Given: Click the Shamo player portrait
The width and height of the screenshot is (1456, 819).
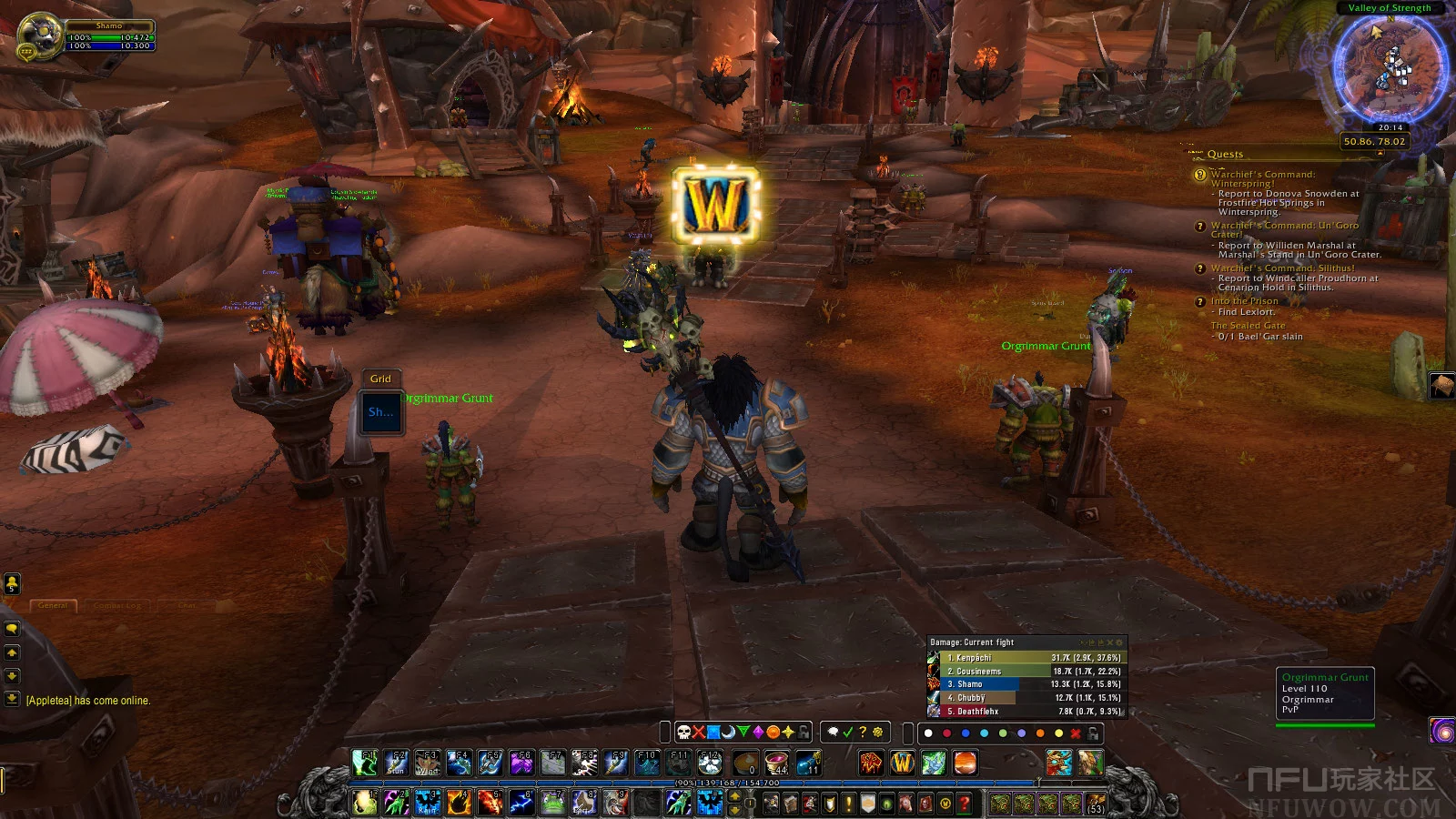Looking at the screenshot, I should pyautogui.click(x=38, y=36).
